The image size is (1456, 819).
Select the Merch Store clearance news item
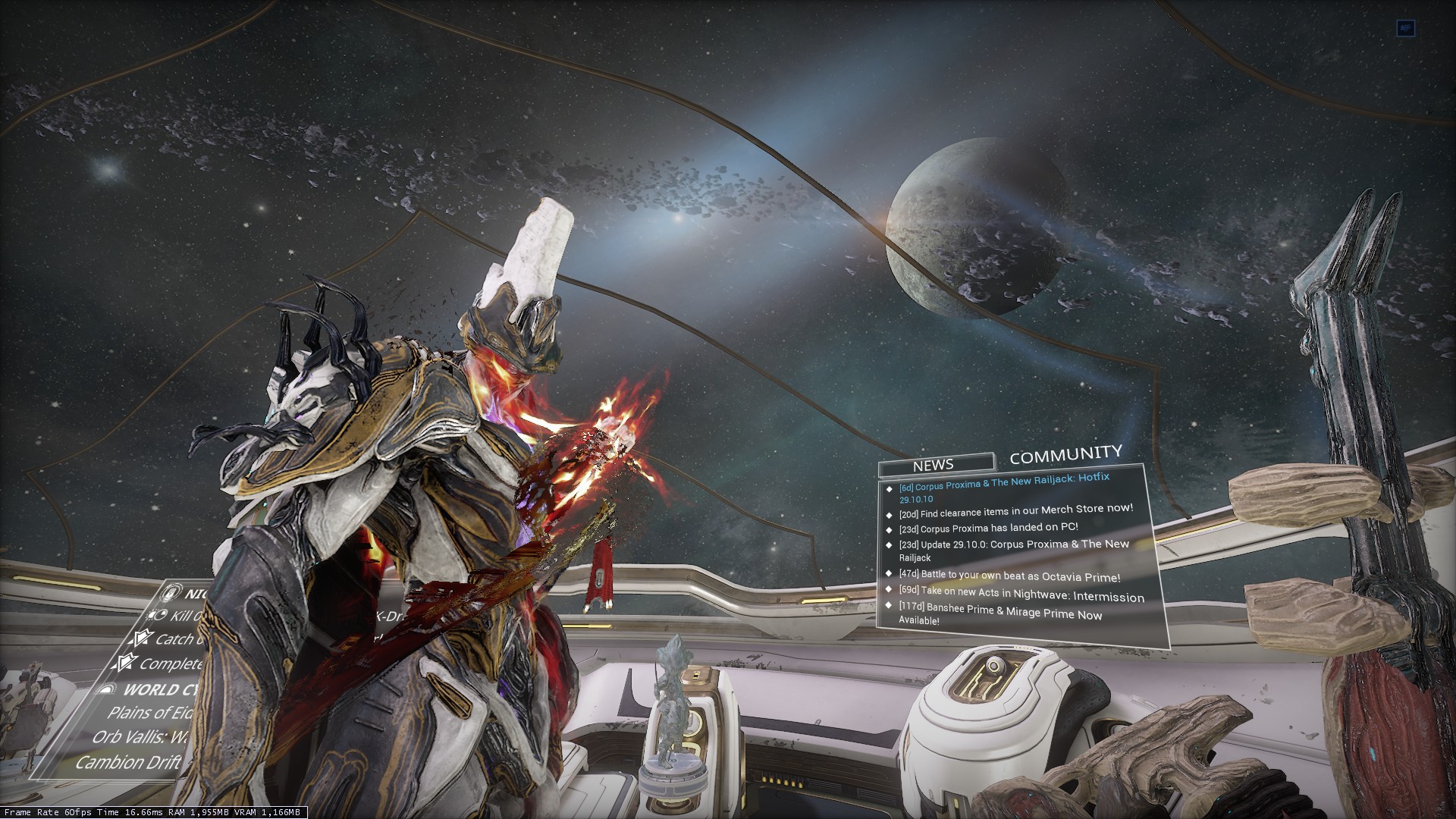pyautogui.click(x=1016, y=510)
